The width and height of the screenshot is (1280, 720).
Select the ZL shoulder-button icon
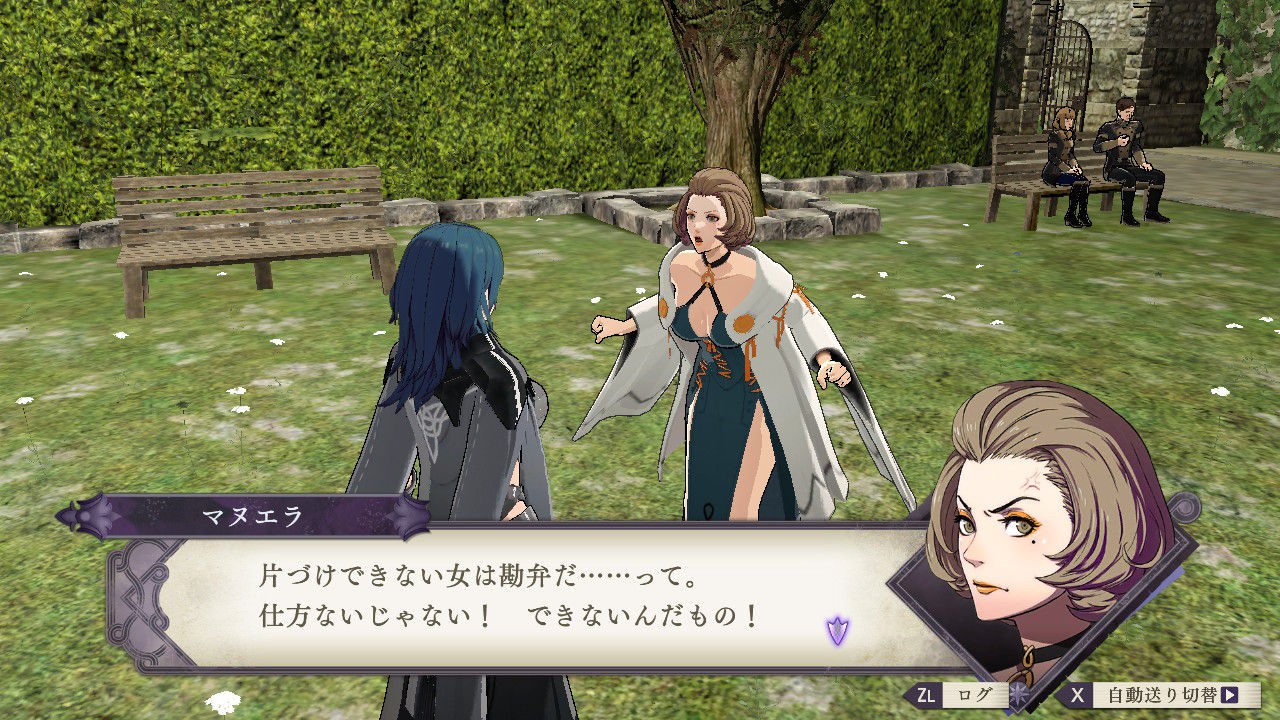[925, 692]
